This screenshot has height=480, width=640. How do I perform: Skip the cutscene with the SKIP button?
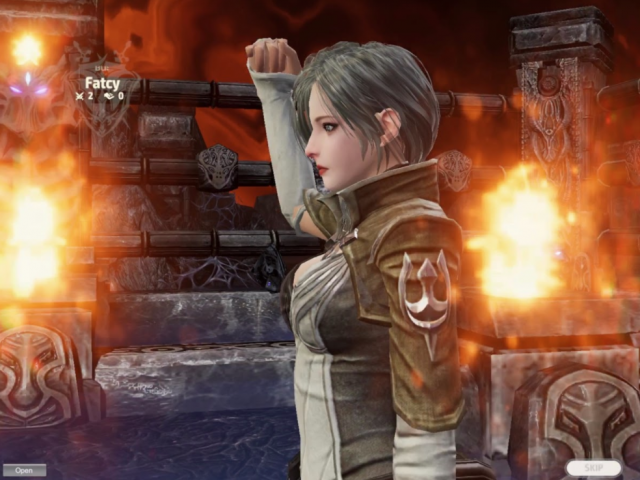coord(593,468)
